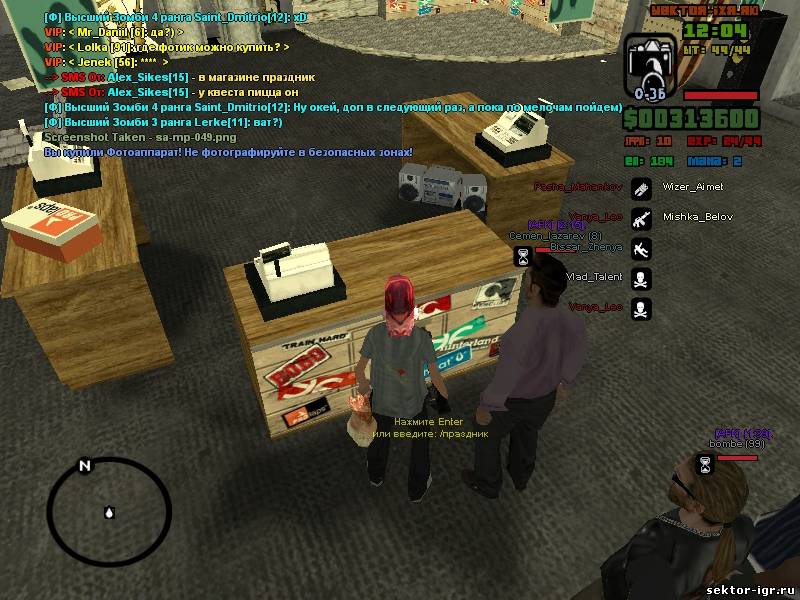Screen dimensions: 800x600
Task: Click the skull icon beside Vlad_Talent
Action: pyautogui.click(x=642, y=277)
